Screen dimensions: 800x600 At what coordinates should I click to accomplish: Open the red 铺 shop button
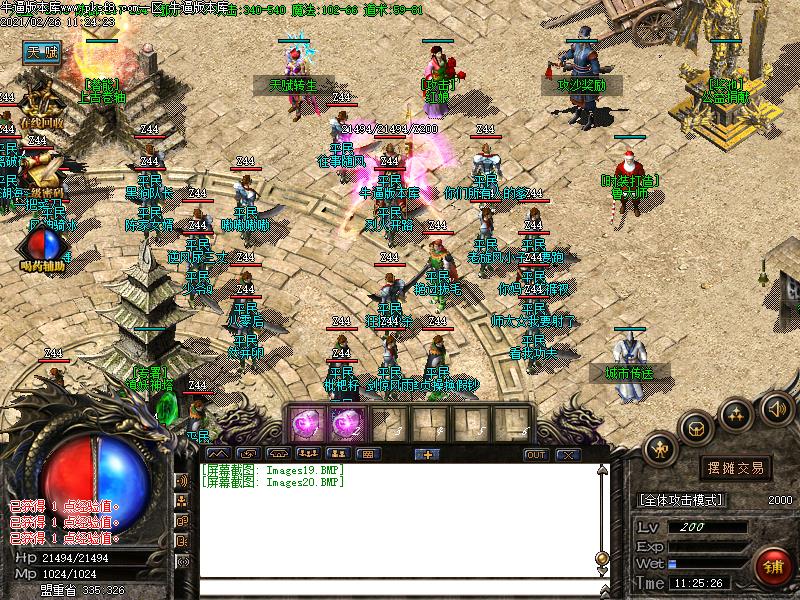(772, 568)
